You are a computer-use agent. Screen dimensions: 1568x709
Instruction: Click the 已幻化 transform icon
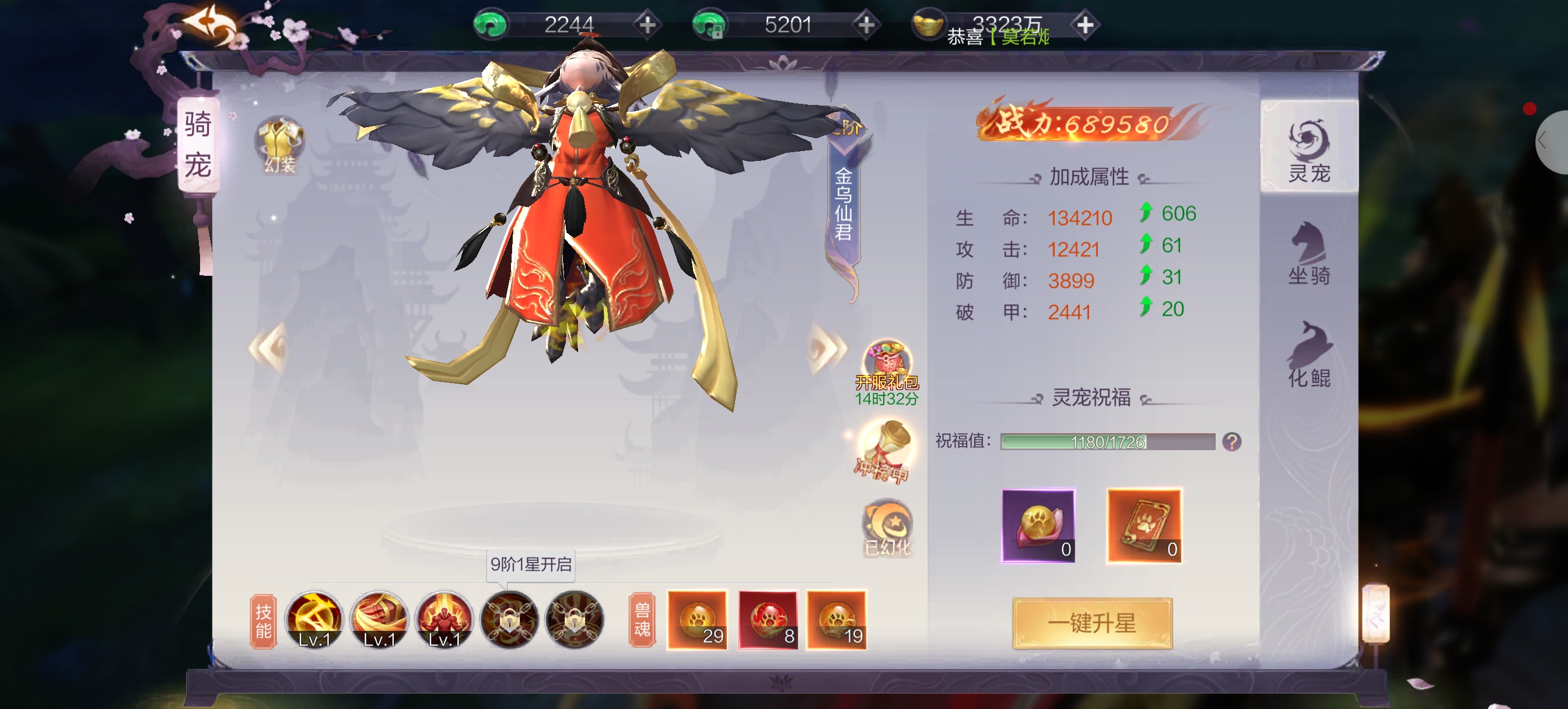pyautogui.click(x=887, y=527)
